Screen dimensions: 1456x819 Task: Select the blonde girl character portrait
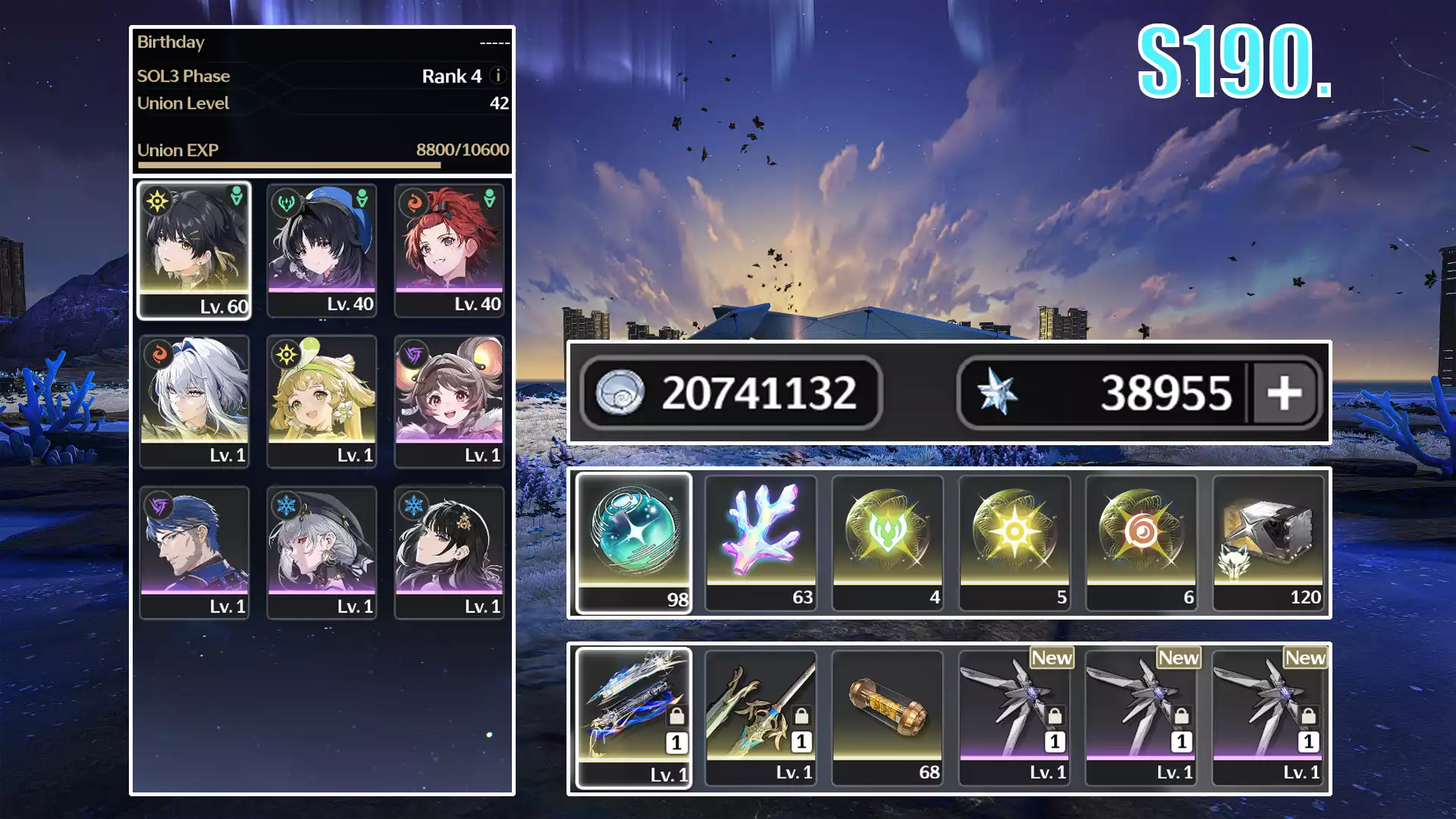pos(322,401)
